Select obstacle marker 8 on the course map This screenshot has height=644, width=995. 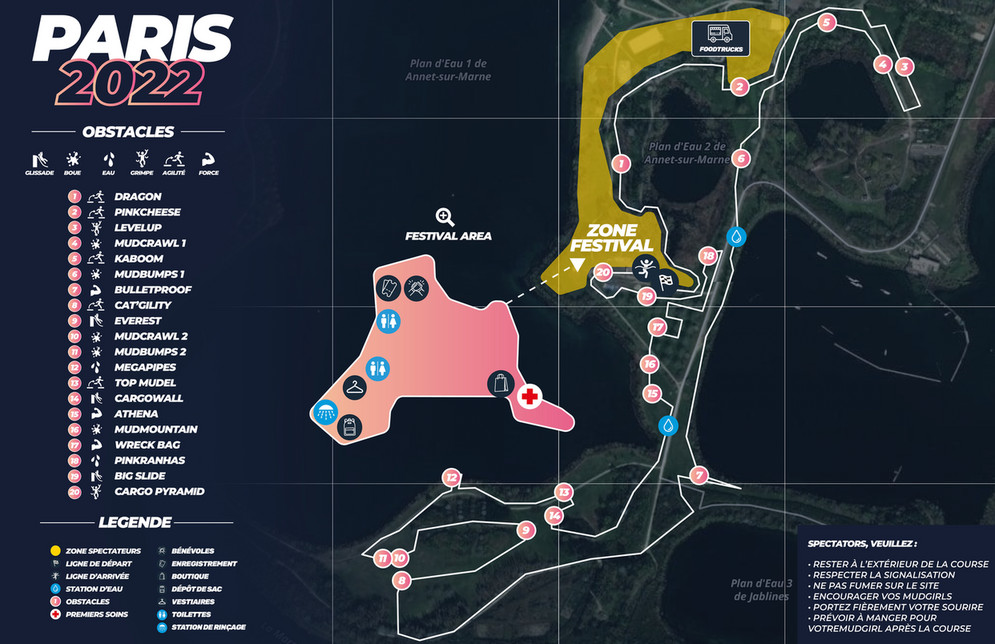(402, 580)
